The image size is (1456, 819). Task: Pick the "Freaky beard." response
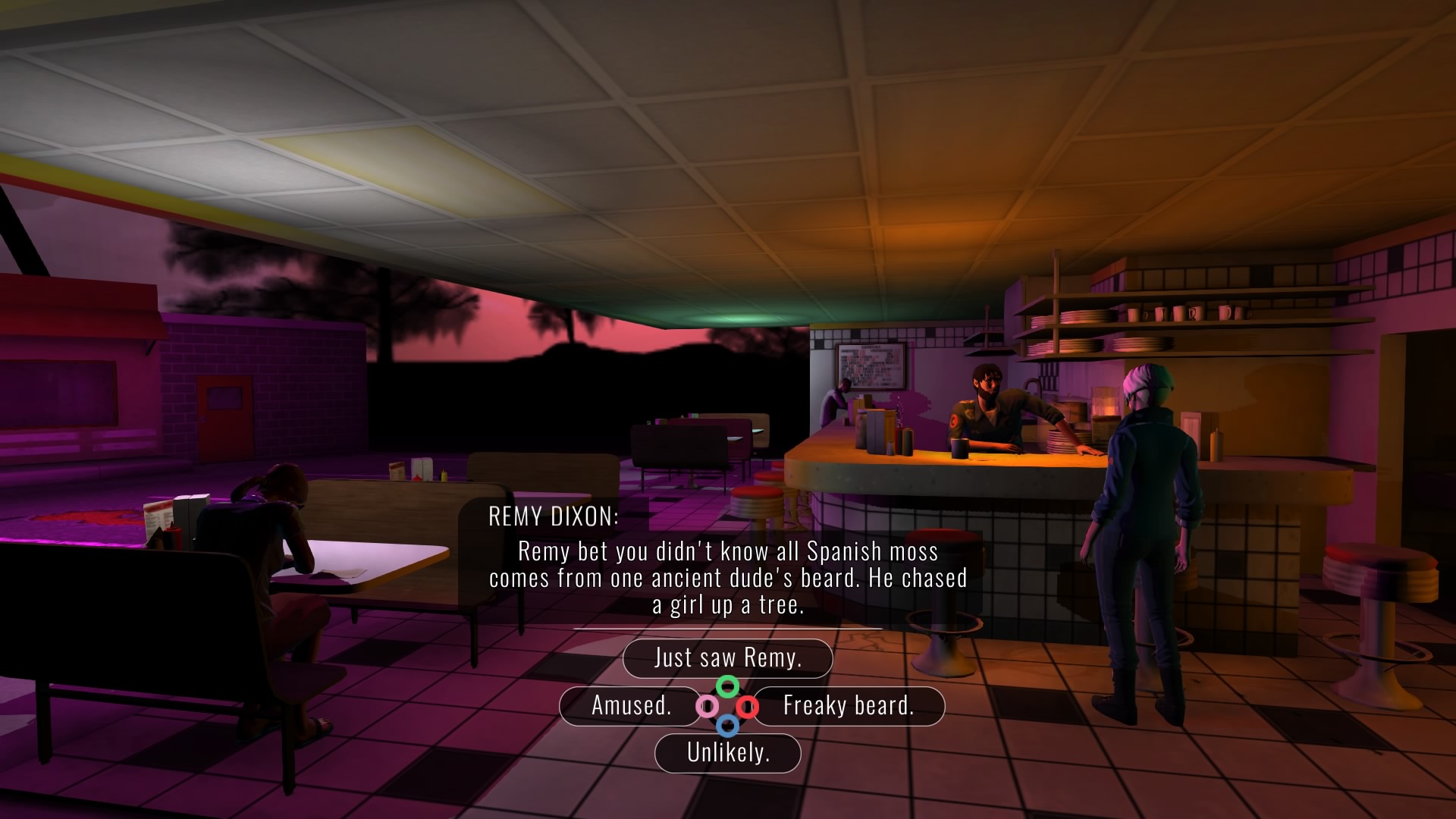pyautogui.click(x=848, y=706)
